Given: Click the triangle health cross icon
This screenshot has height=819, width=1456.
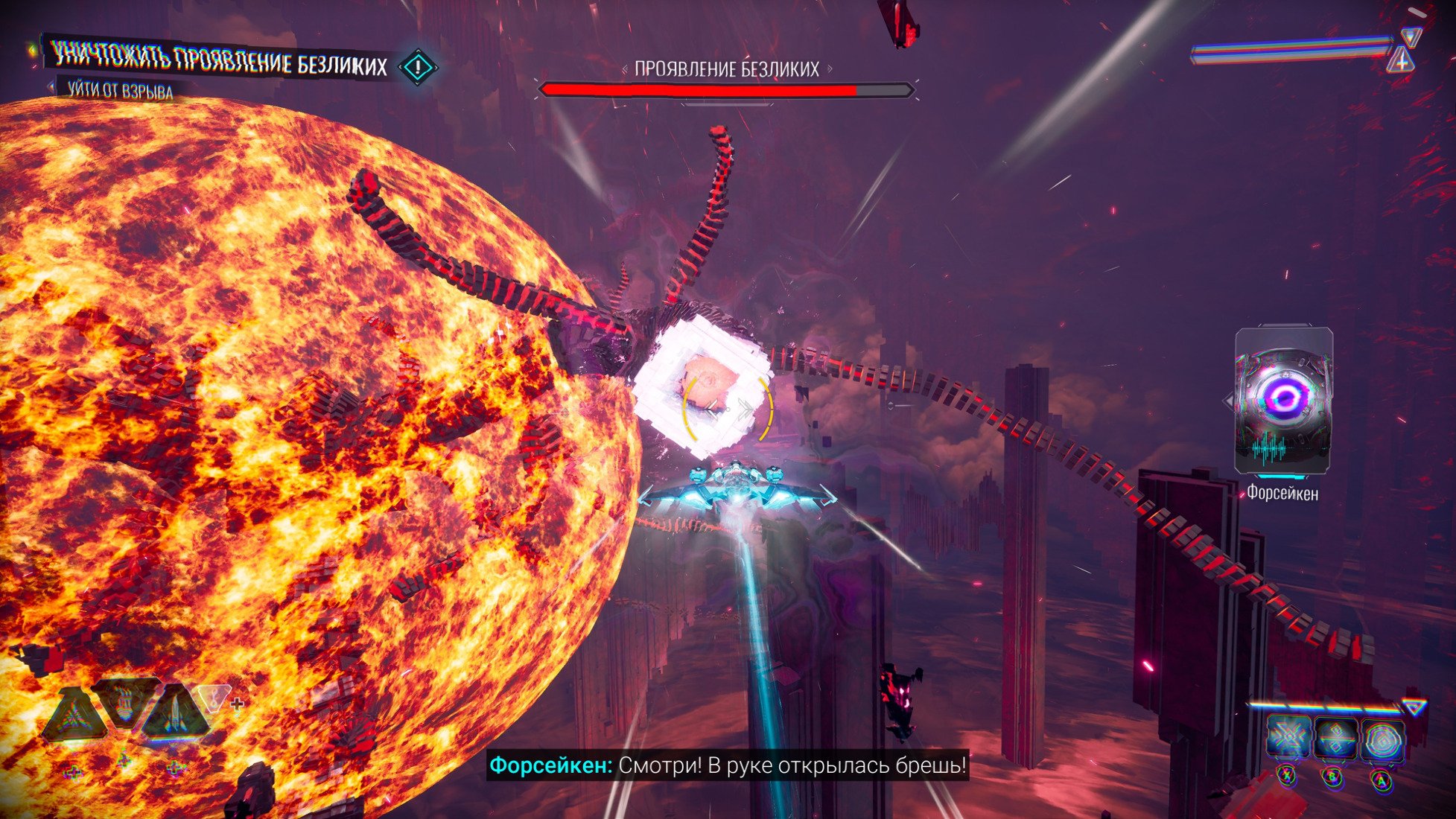Looking at the screenshot, I should pos(1402,61).
